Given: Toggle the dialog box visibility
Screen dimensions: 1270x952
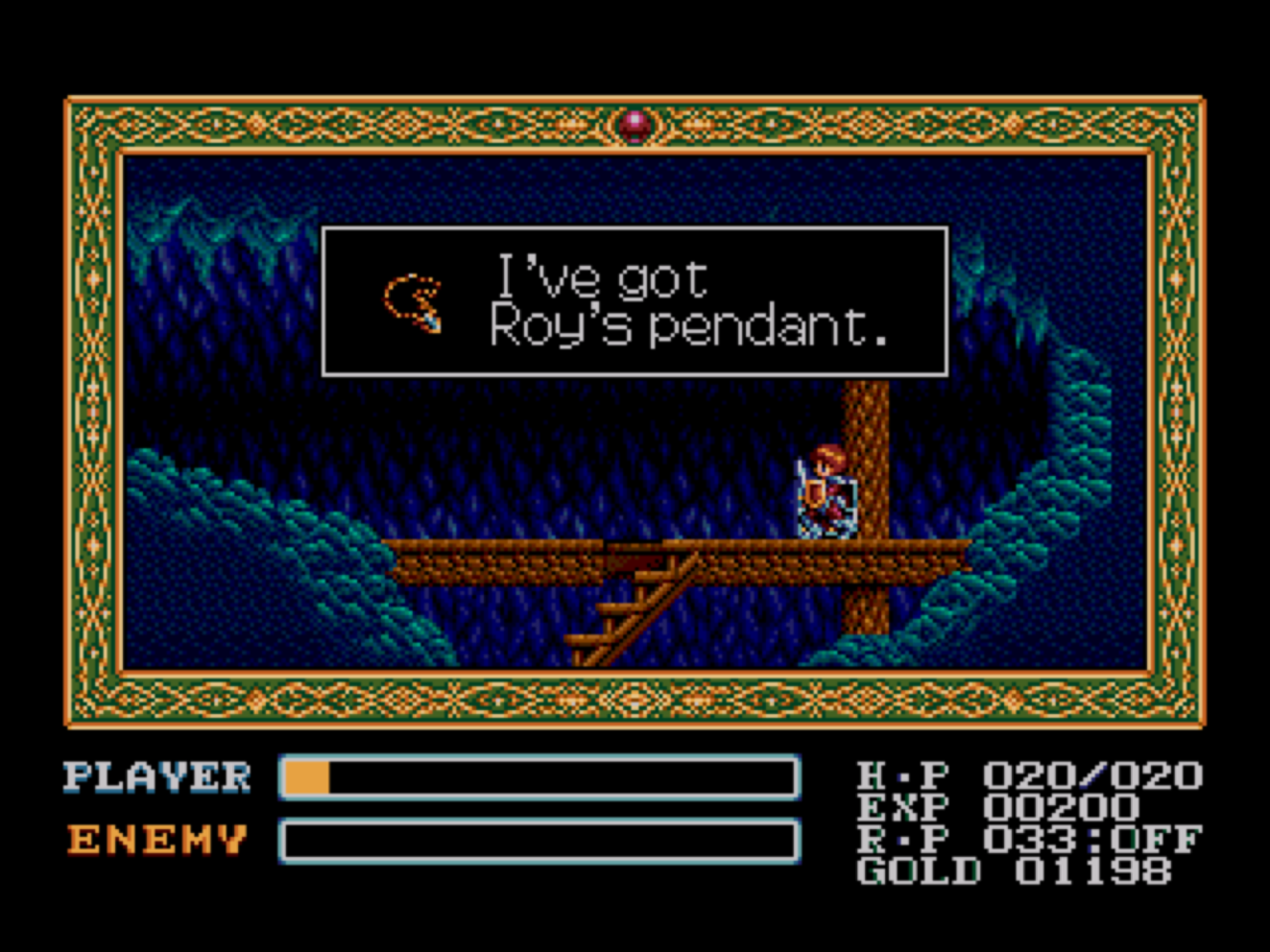Looking at the screenshot, I should (x=635, y=300).
